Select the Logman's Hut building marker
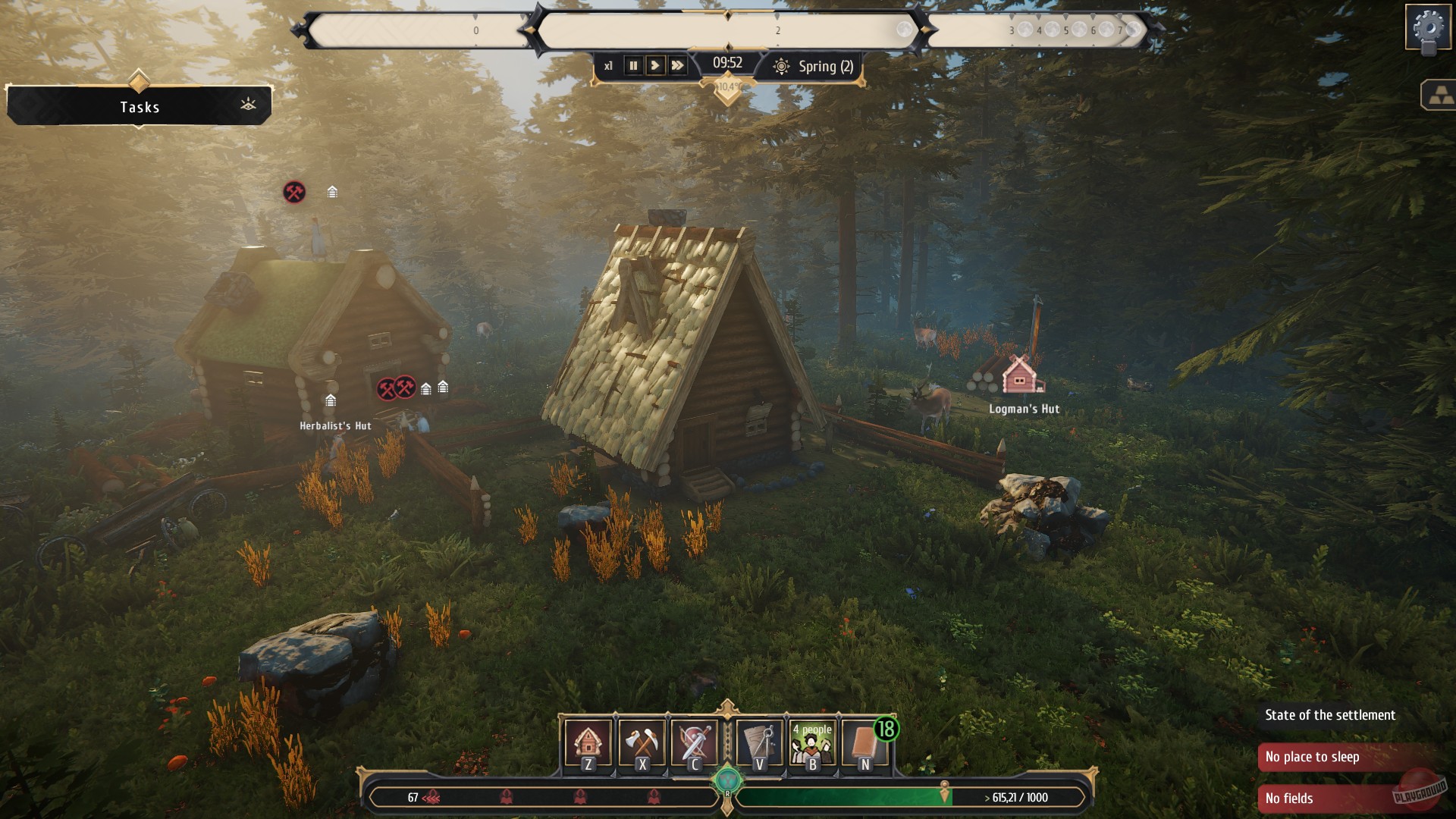This screenshot has width=1456, height=819. (x=1021, y=375)
